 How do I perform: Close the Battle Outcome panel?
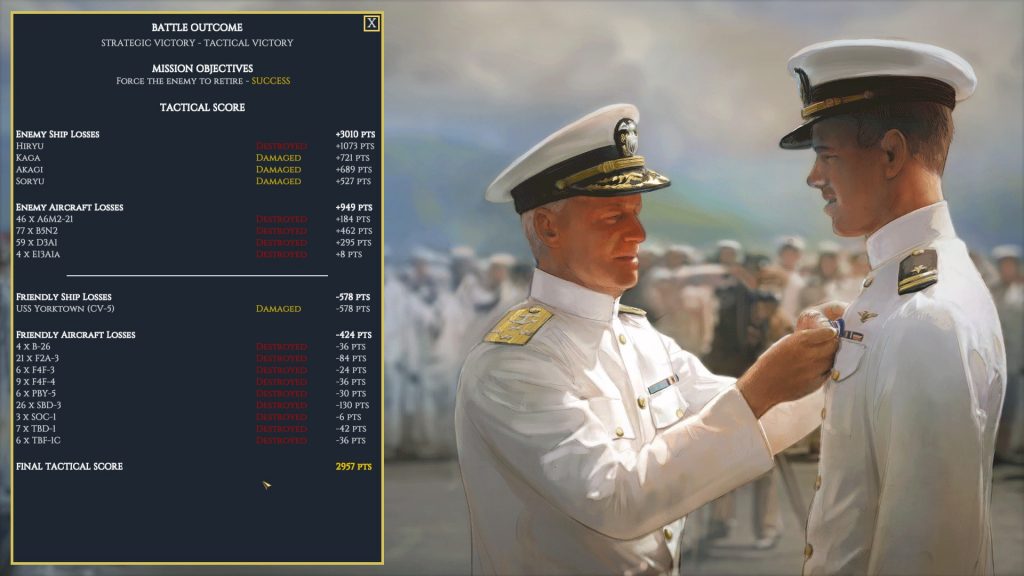[x=371, y=23]
